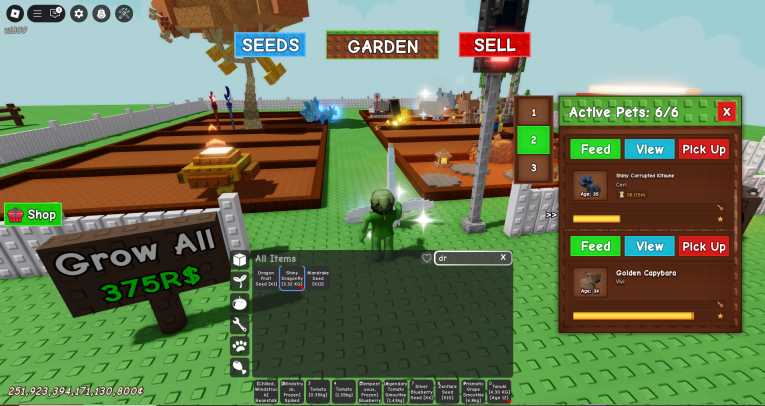Close the Active Pets panel

726,112
